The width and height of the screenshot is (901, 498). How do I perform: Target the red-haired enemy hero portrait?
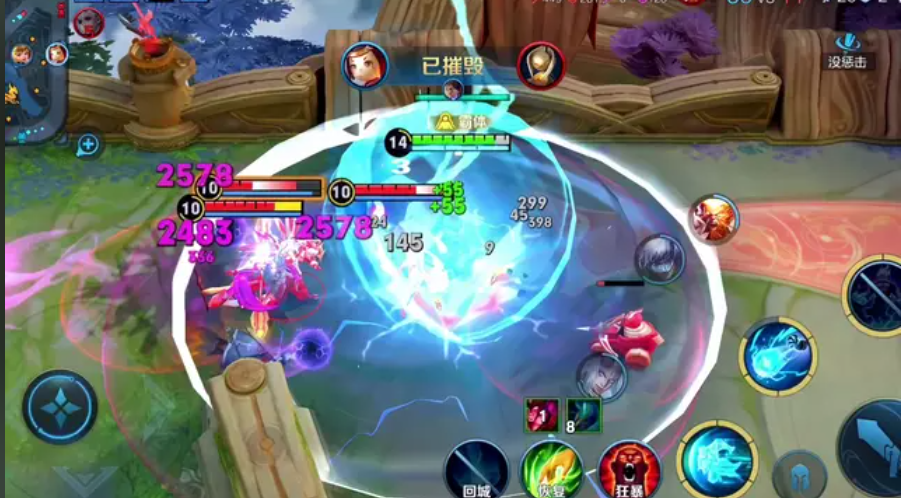point(714,217)
